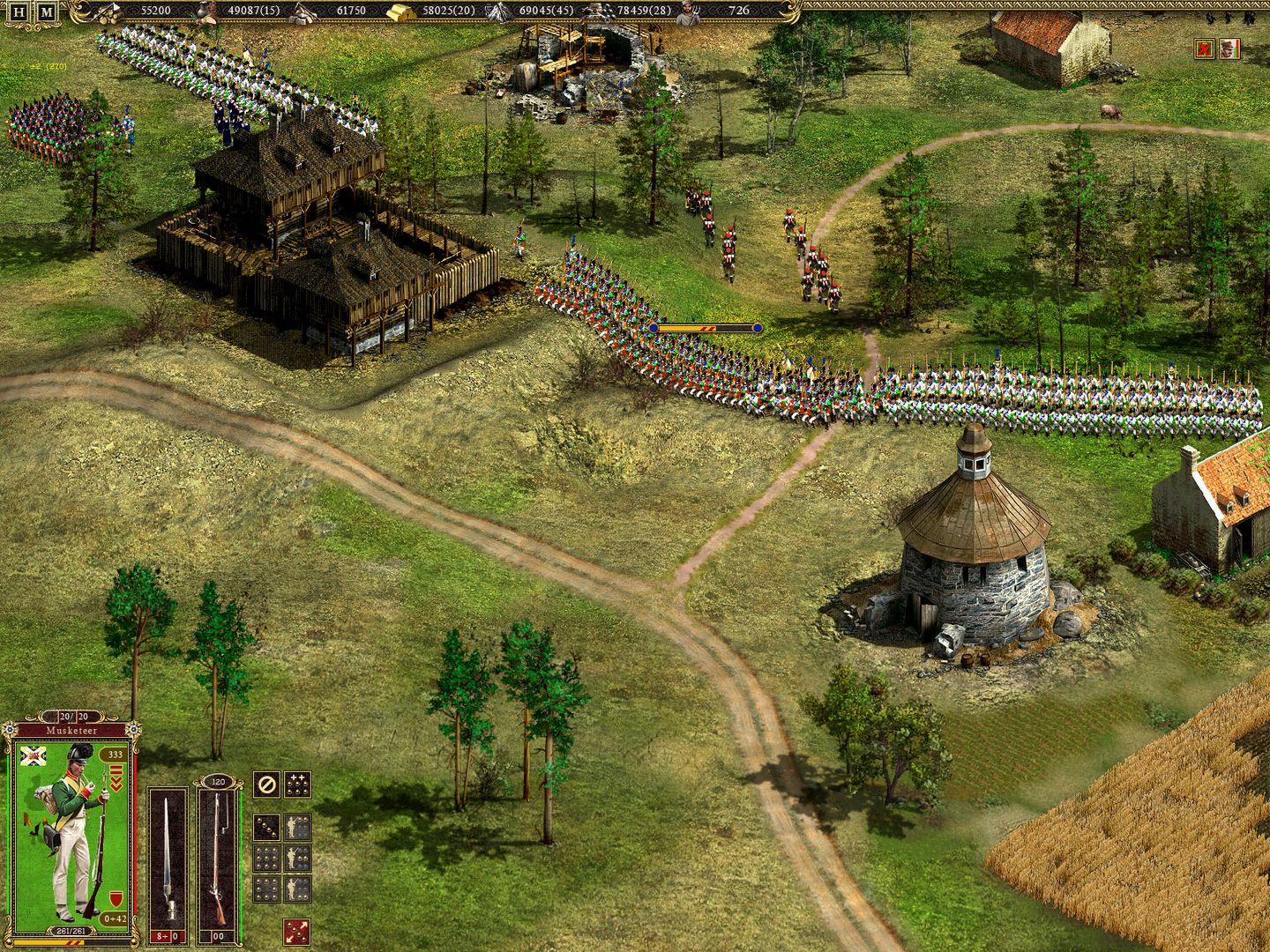Choose the officer formation with stars icon
This screenshot has height=952, width=1270.
coord(297,784)
